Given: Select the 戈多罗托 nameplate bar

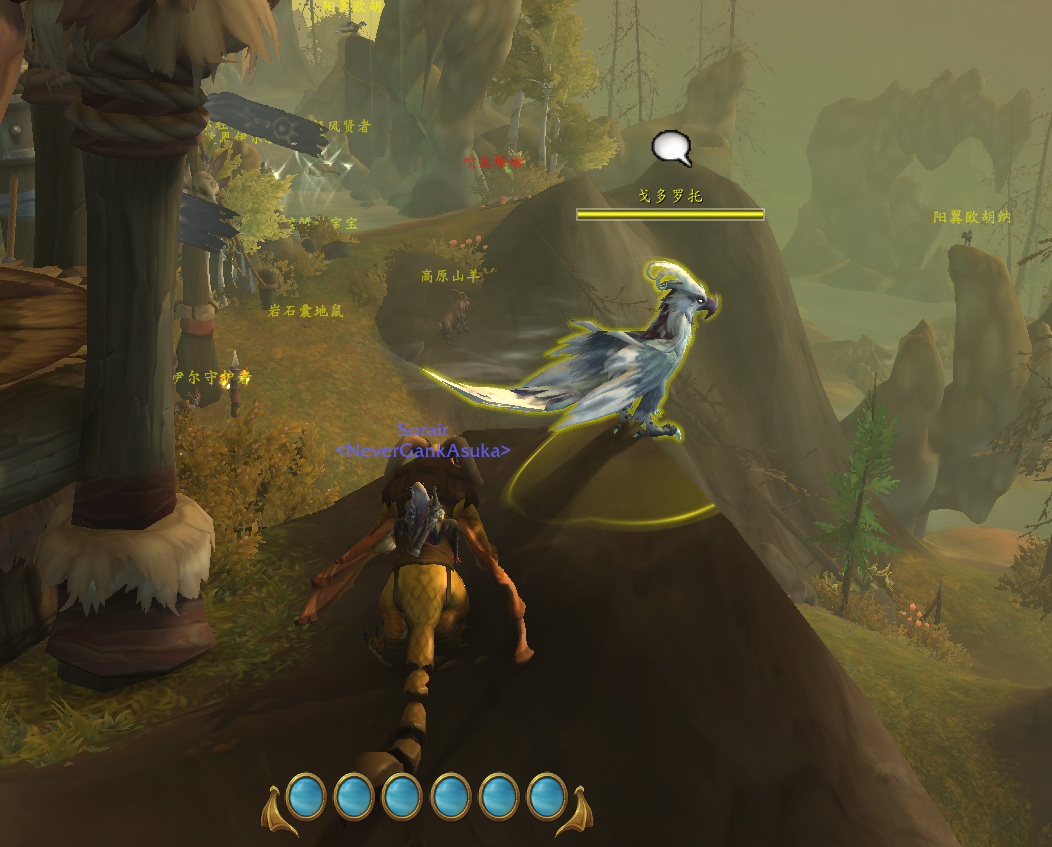Looking at the screenshot, I should click(x=670, y=214).
